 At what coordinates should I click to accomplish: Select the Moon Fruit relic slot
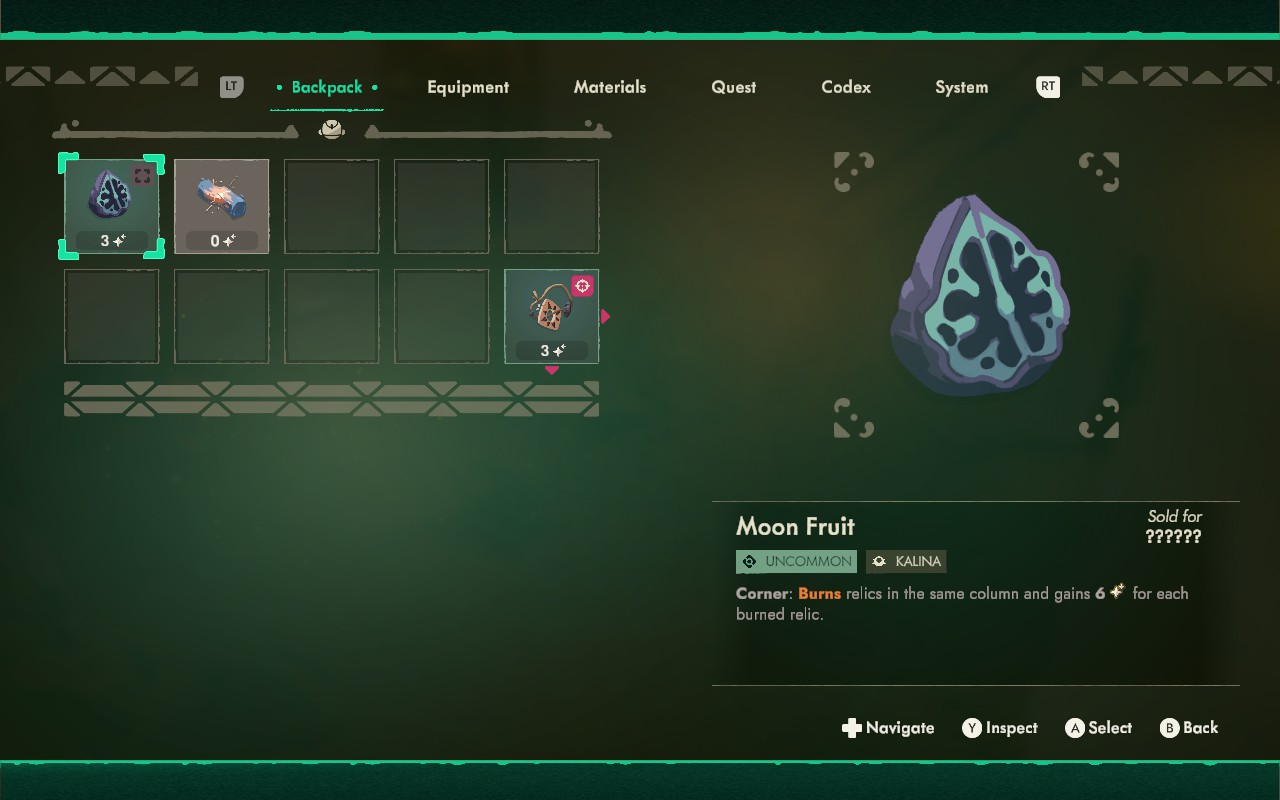tap(111, 206)
